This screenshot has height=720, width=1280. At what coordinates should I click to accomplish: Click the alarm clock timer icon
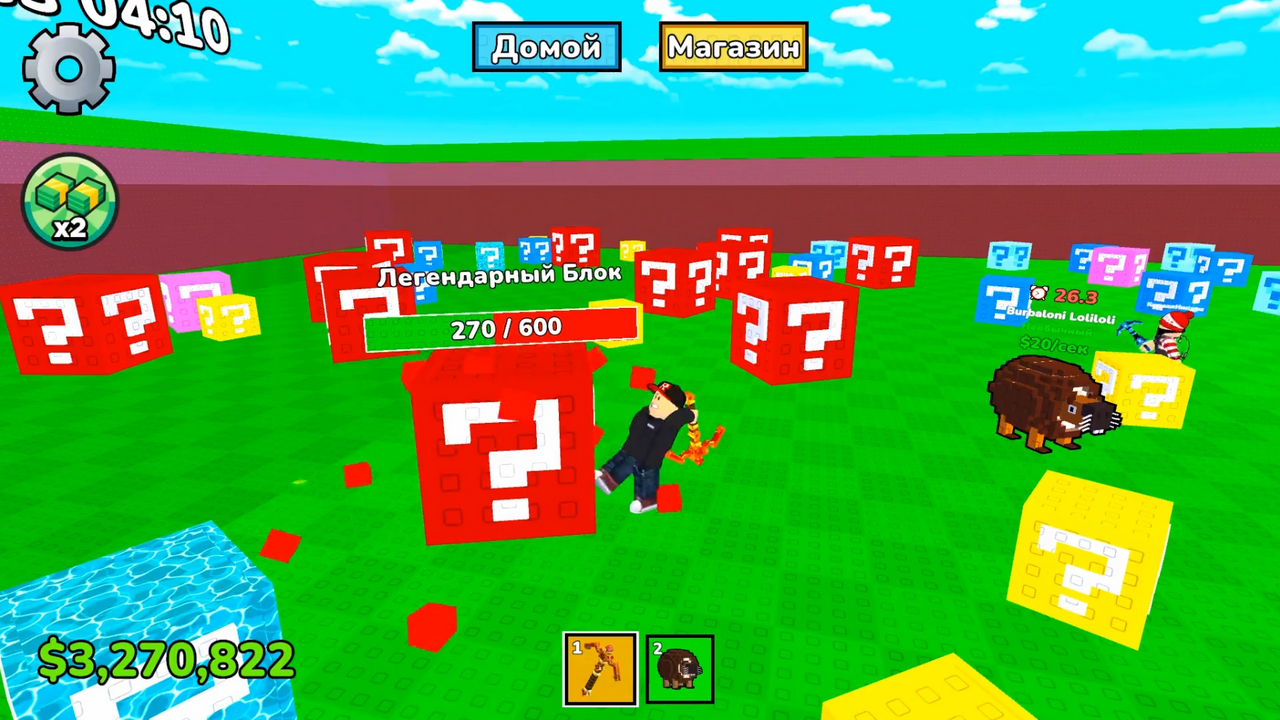click(1038, 293)
